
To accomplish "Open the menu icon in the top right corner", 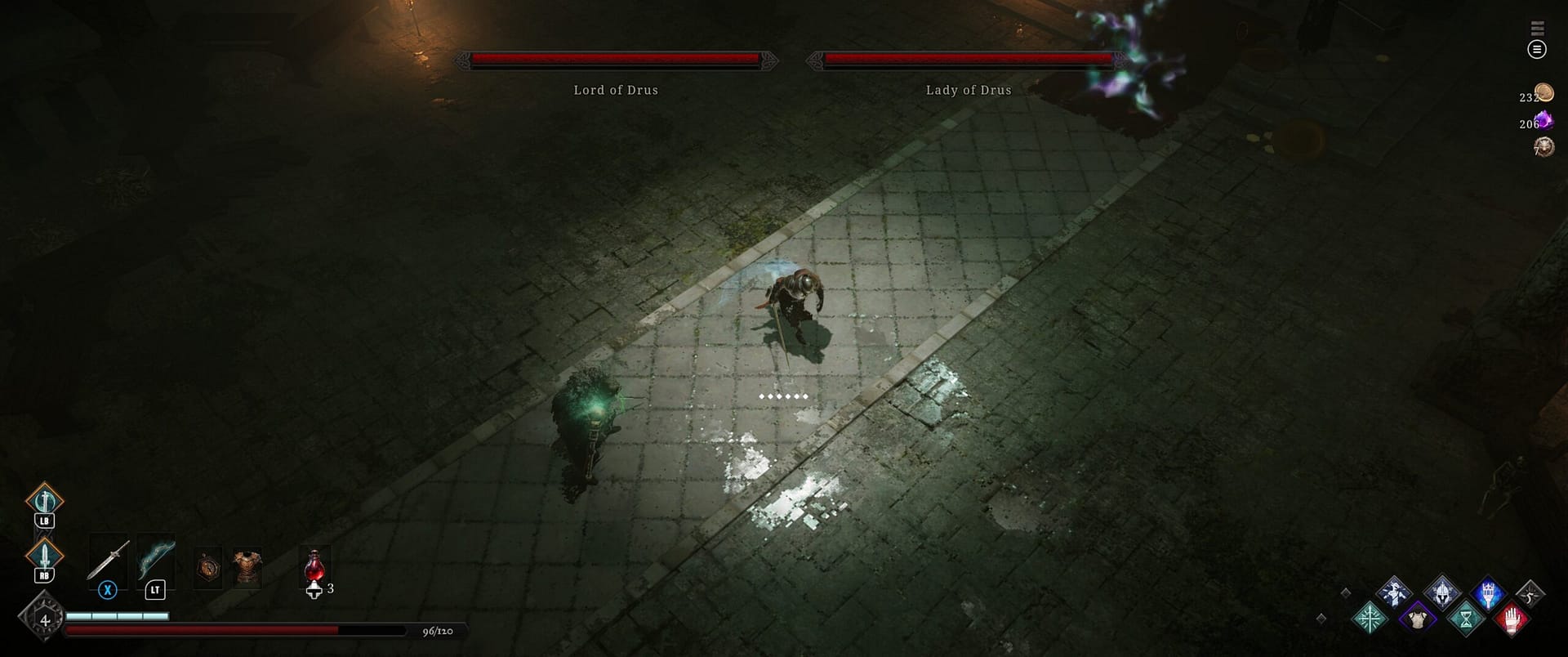I will [x=1538, y=50].
